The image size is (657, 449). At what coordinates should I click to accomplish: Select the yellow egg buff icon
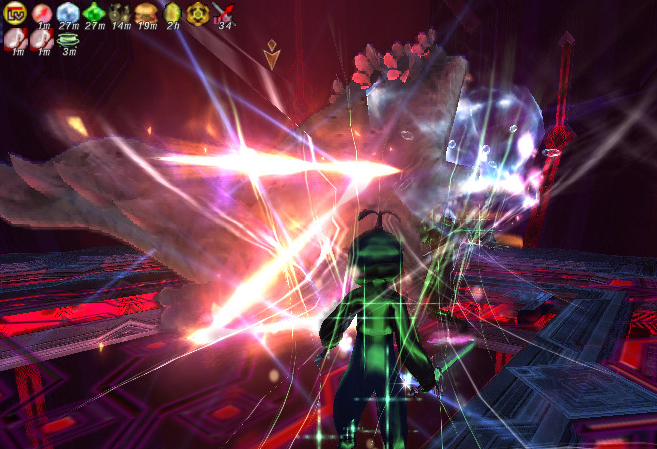(171, 12)
